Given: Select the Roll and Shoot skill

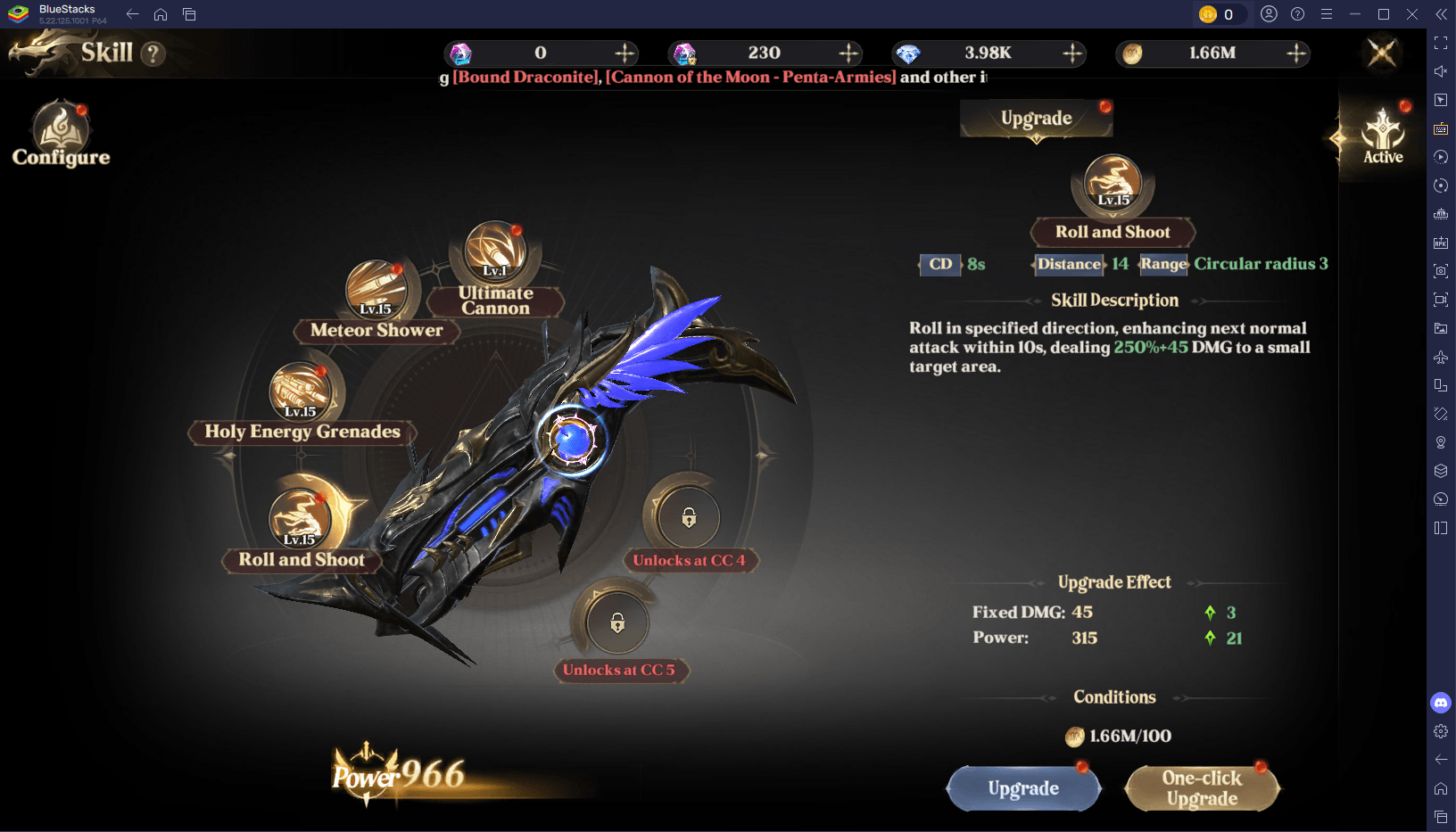Looking at the screenshot, I should point(300,521).
